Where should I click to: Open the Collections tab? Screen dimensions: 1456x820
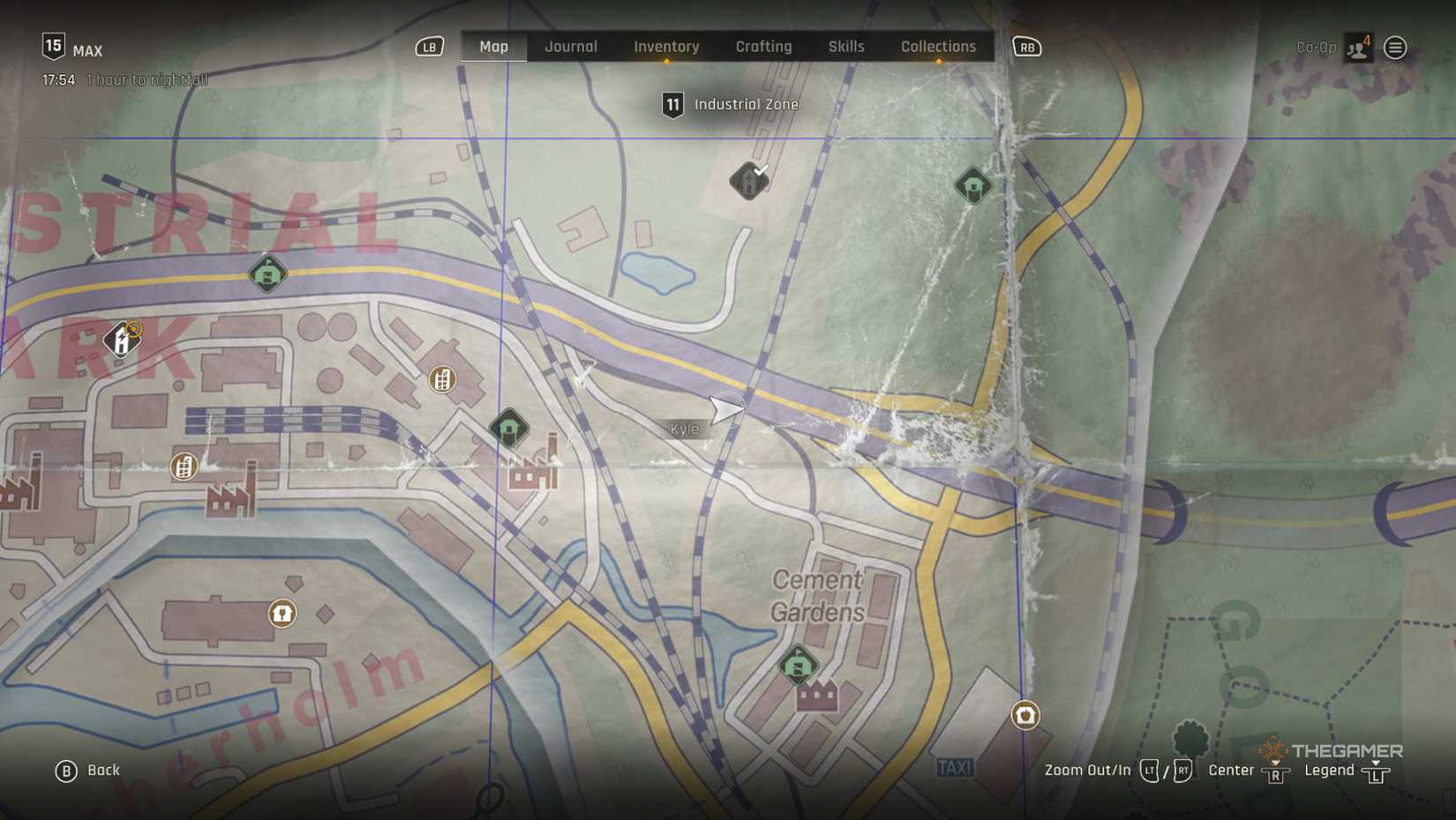[x=938, y=47]
